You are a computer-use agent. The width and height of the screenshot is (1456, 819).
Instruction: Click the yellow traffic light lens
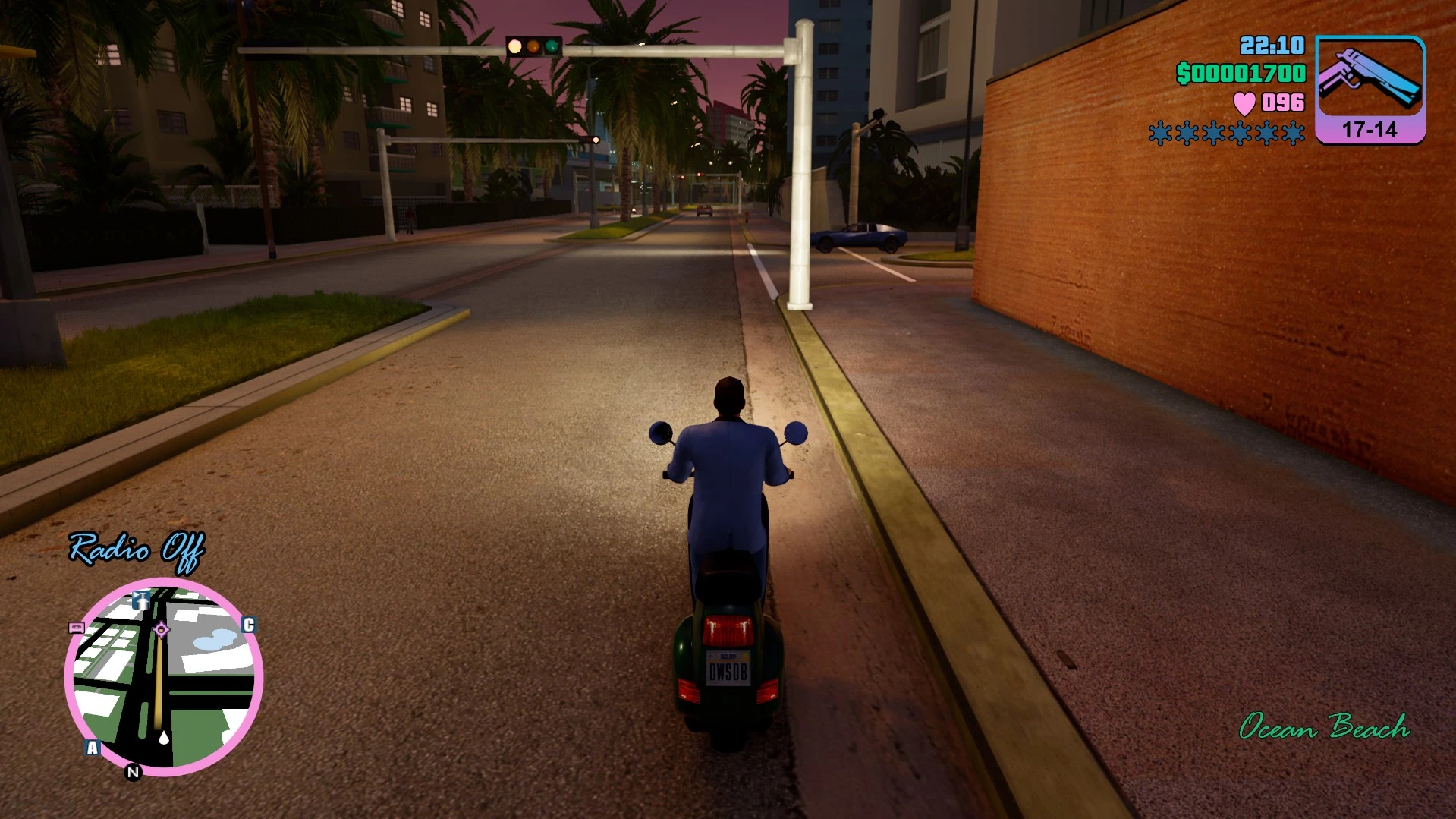(533, 47)
